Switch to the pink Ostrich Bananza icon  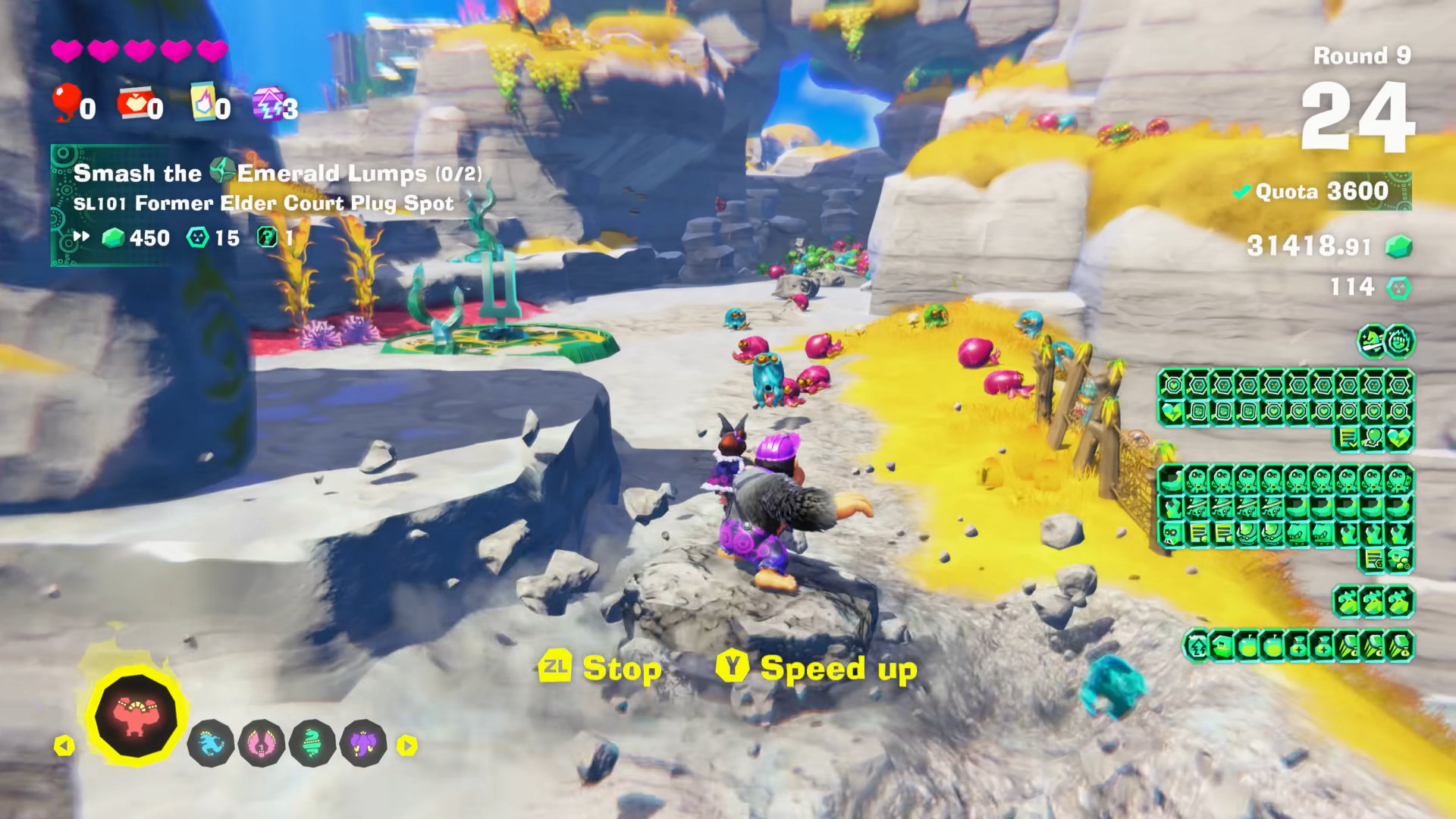point(262,744)
